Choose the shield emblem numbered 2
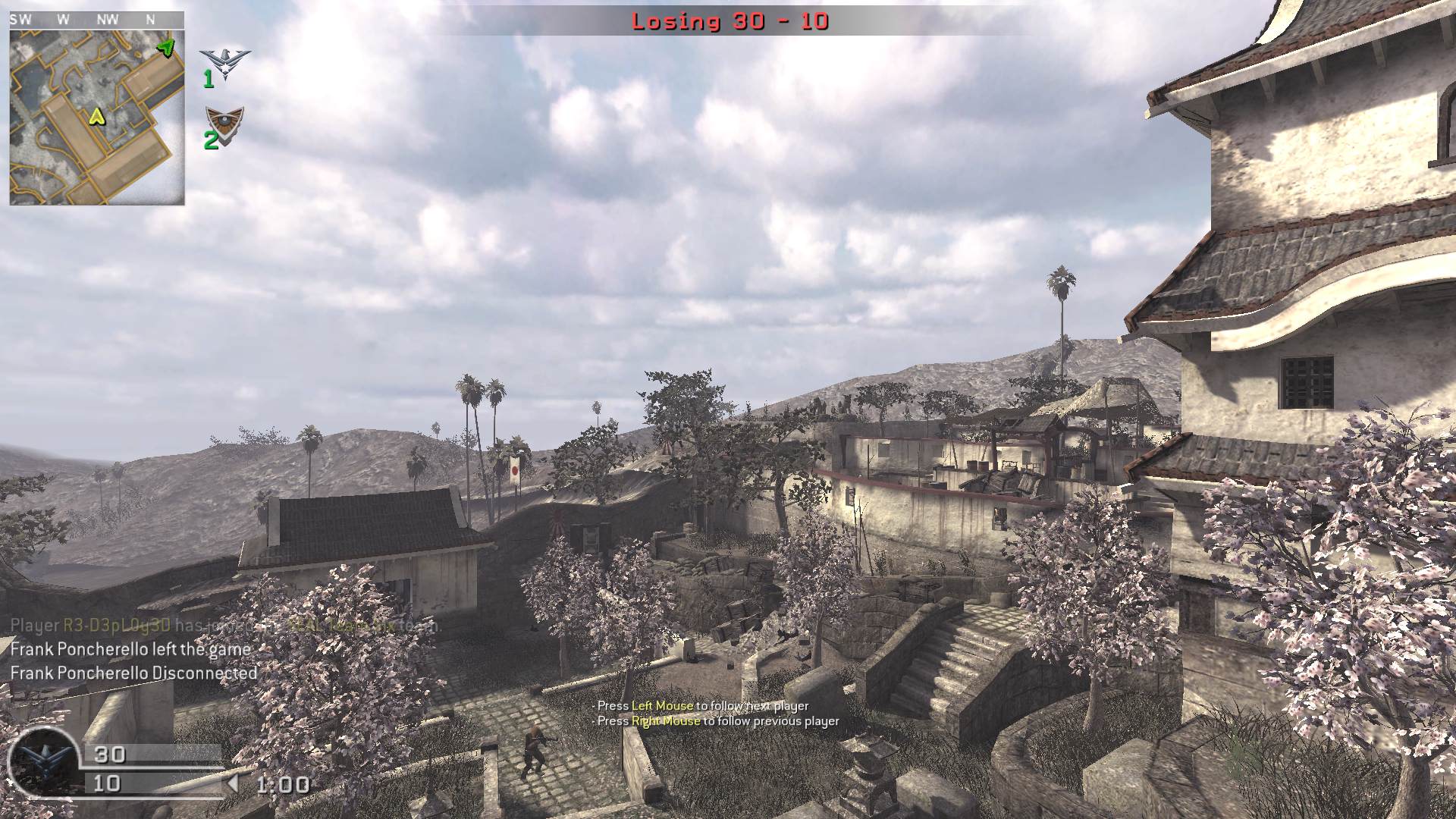1456x819 pixels. coord(224,121)
